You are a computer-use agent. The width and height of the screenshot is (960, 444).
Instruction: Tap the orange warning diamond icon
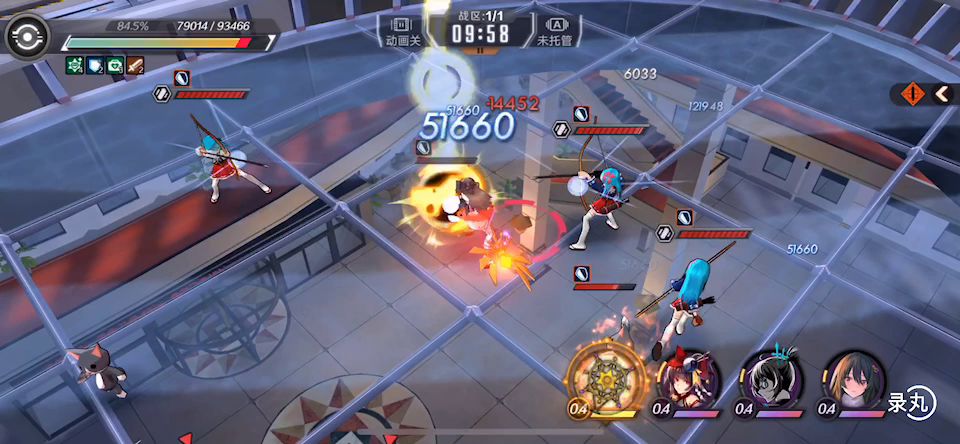click(x=911, y=94)
